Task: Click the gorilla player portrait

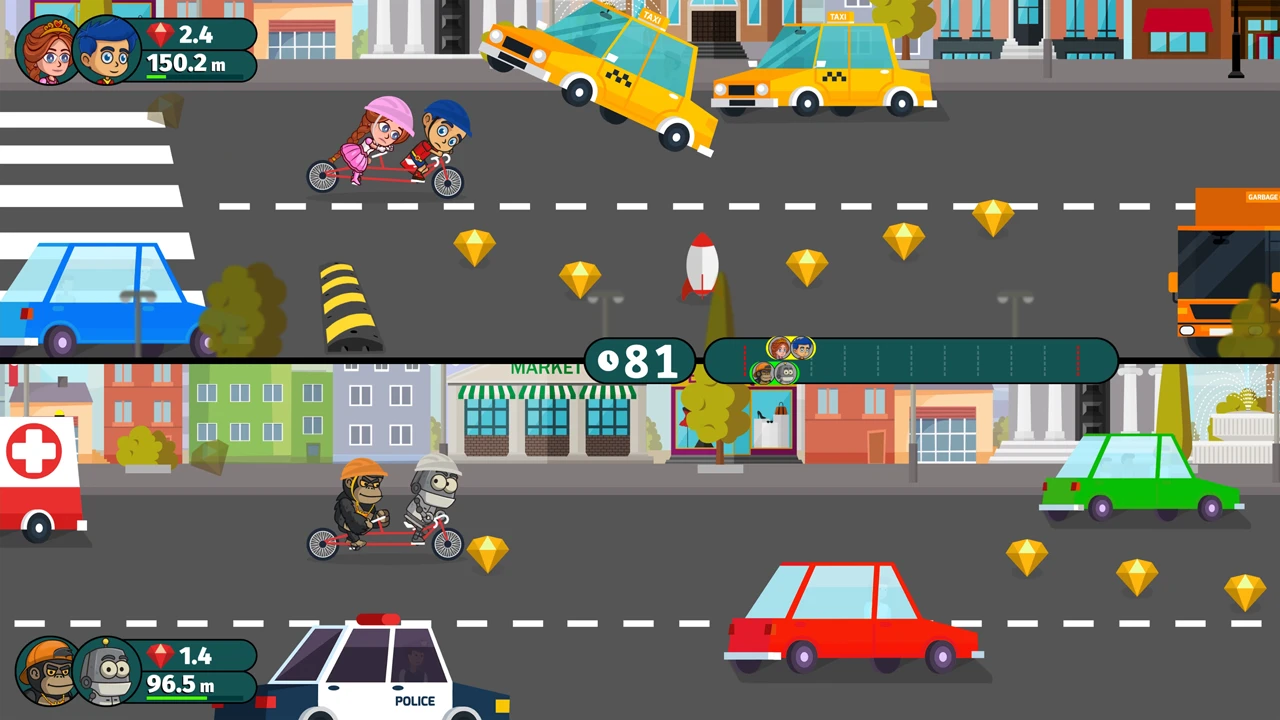Action: [47, 671]
